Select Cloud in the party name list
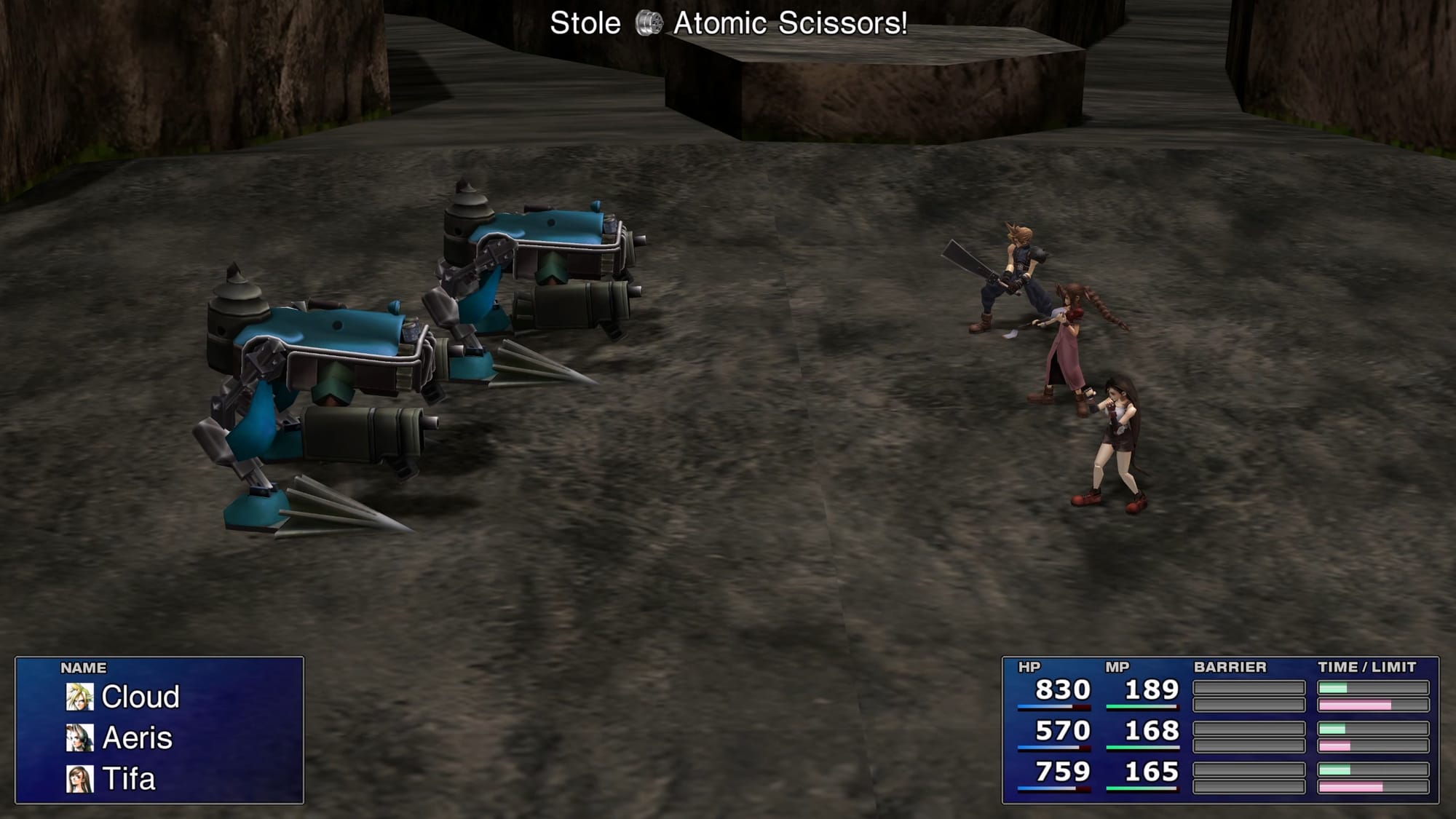This screenshot has width=1456, height=819. tap(140, 697)
